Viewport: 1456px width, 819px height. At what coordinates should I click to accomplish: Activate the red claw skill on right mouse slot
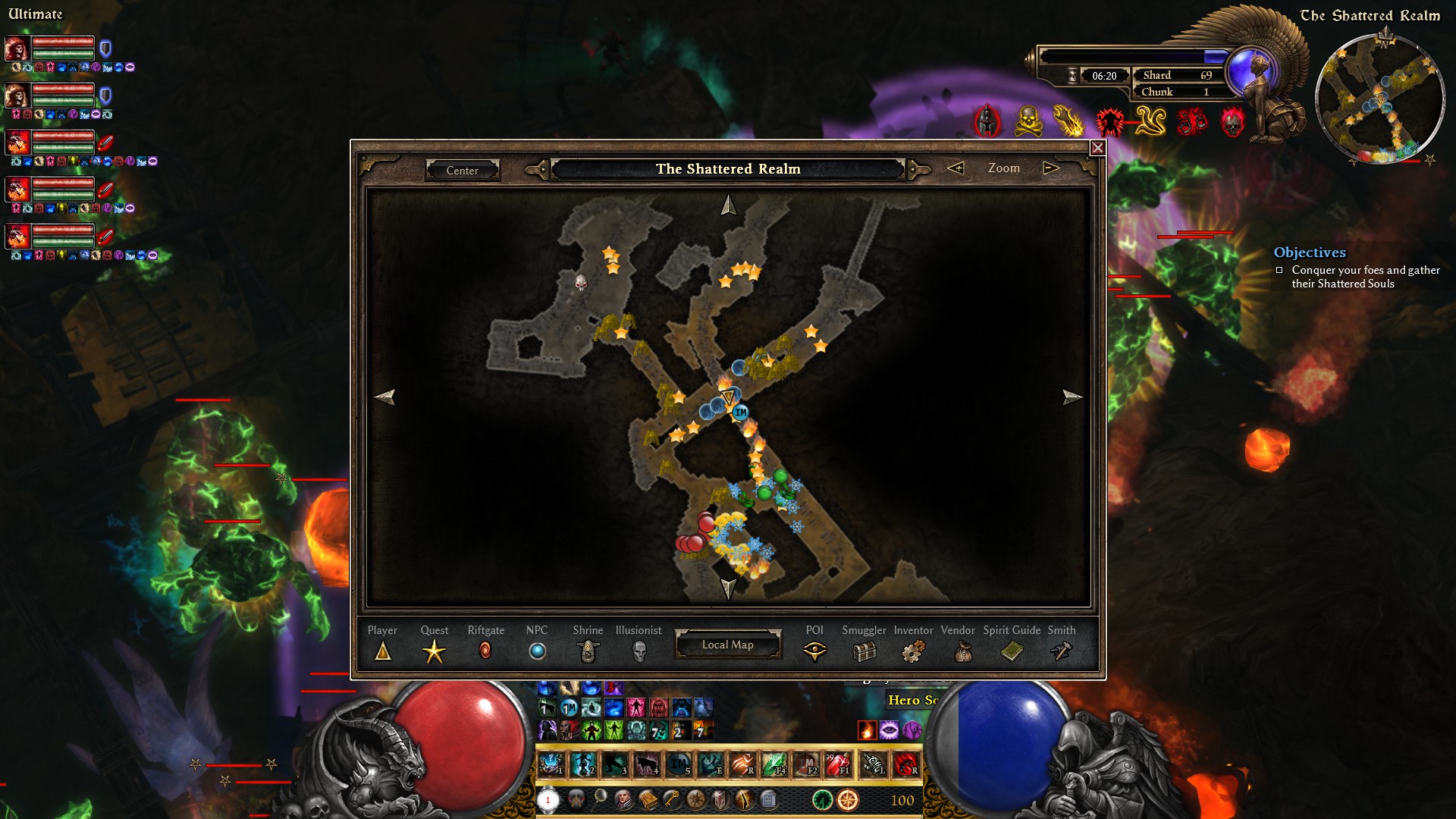pos(905,764)
